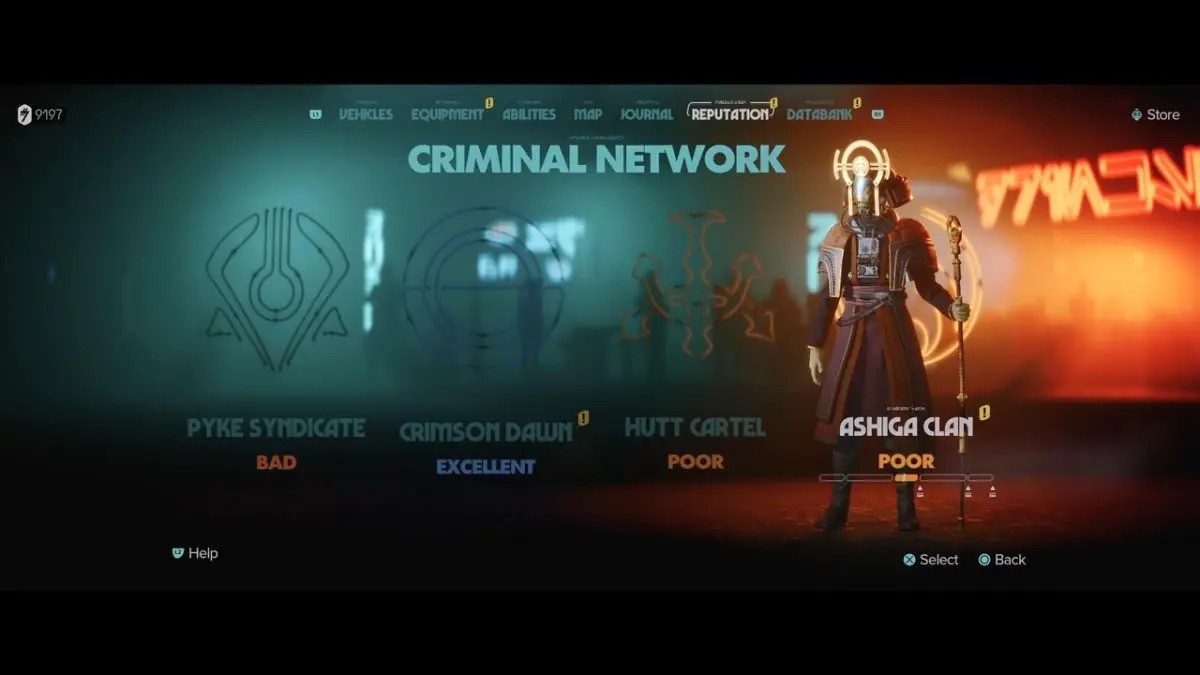Screen dimensions: 1200x675
Task: Switch to the Vehicles tab
Action: point(365,114)
